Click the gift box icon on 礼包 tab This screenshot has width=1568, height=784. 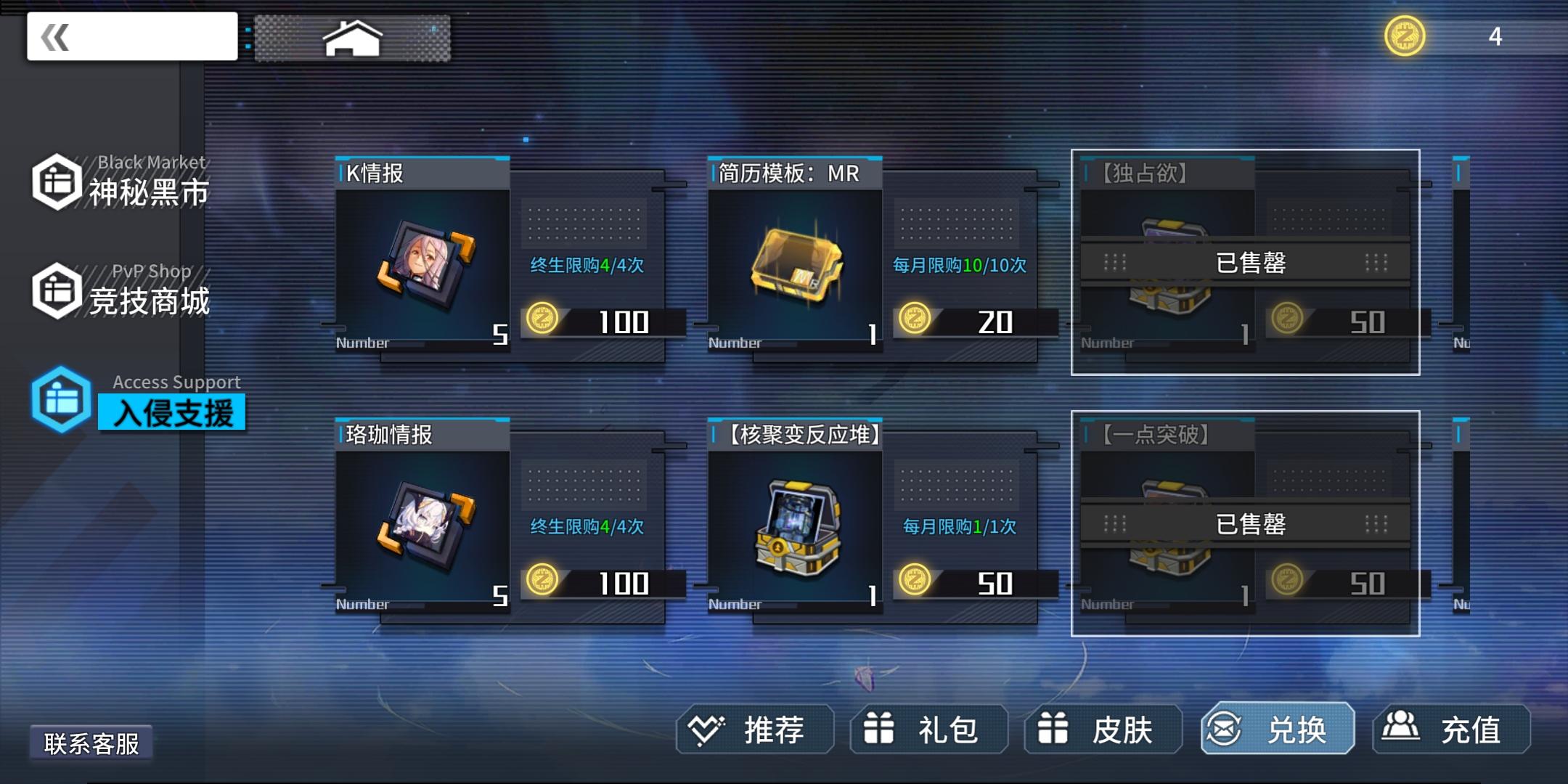pyautogui.click(x=880, y=730)
